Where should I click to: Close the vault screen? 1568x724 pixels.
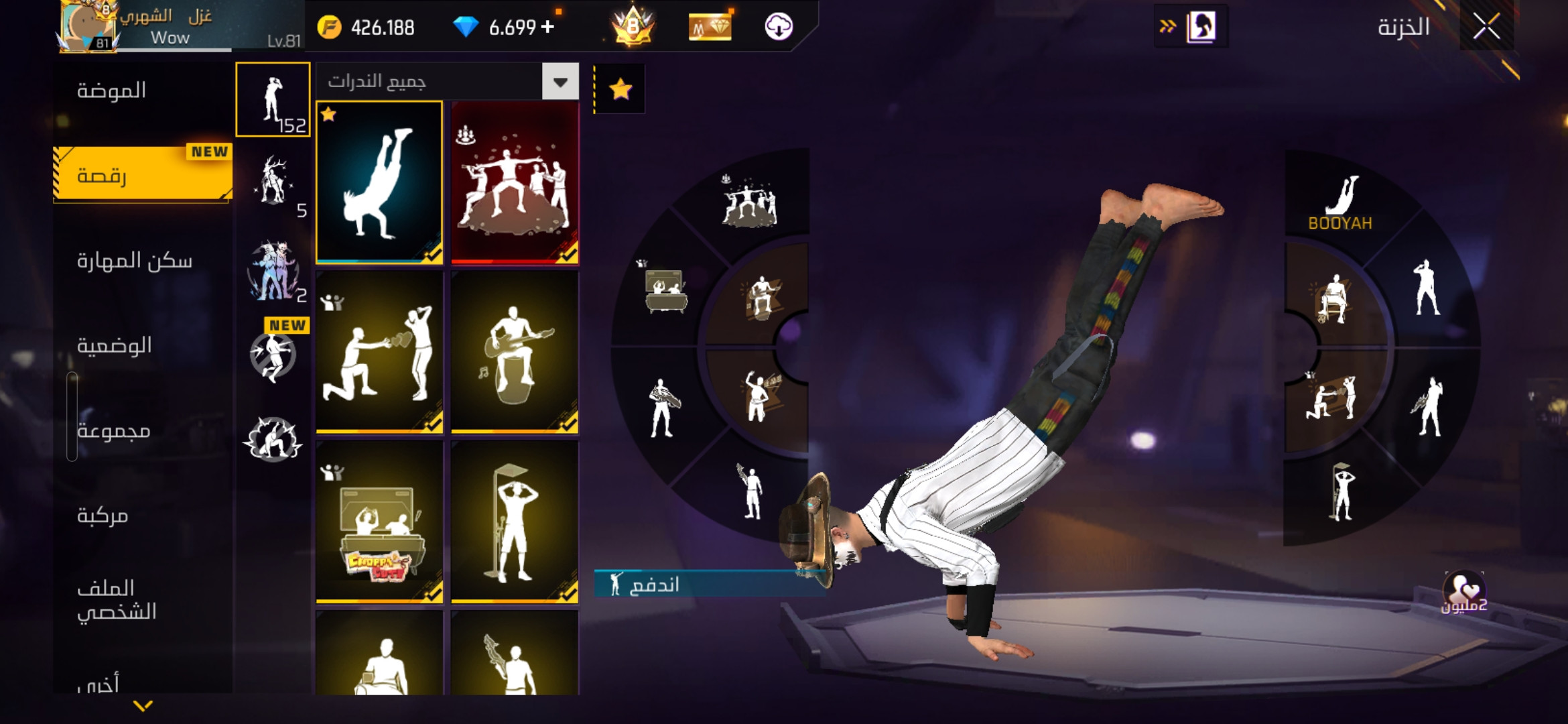tap(1486, 27)
